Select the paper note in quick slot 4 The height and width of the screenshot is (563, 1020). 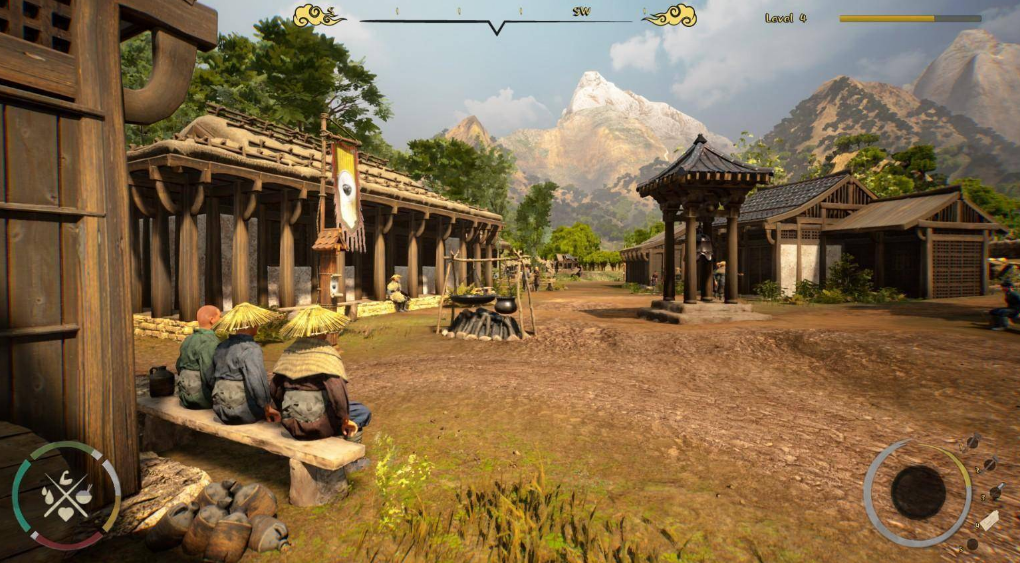pyautogui.click(x=988, y=520)
